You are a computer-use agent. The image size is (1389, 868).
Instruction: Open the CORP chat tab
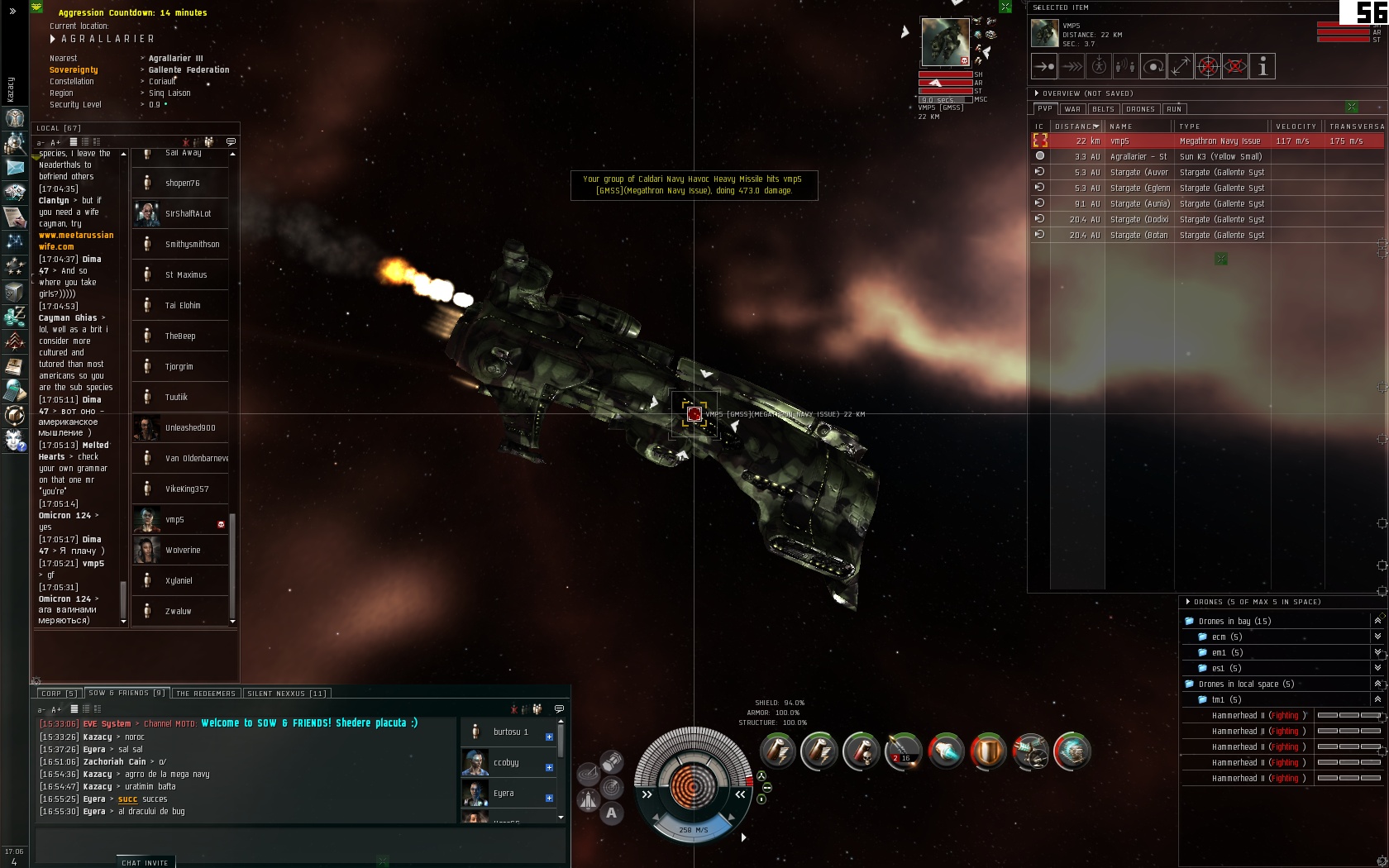point(57,694)
